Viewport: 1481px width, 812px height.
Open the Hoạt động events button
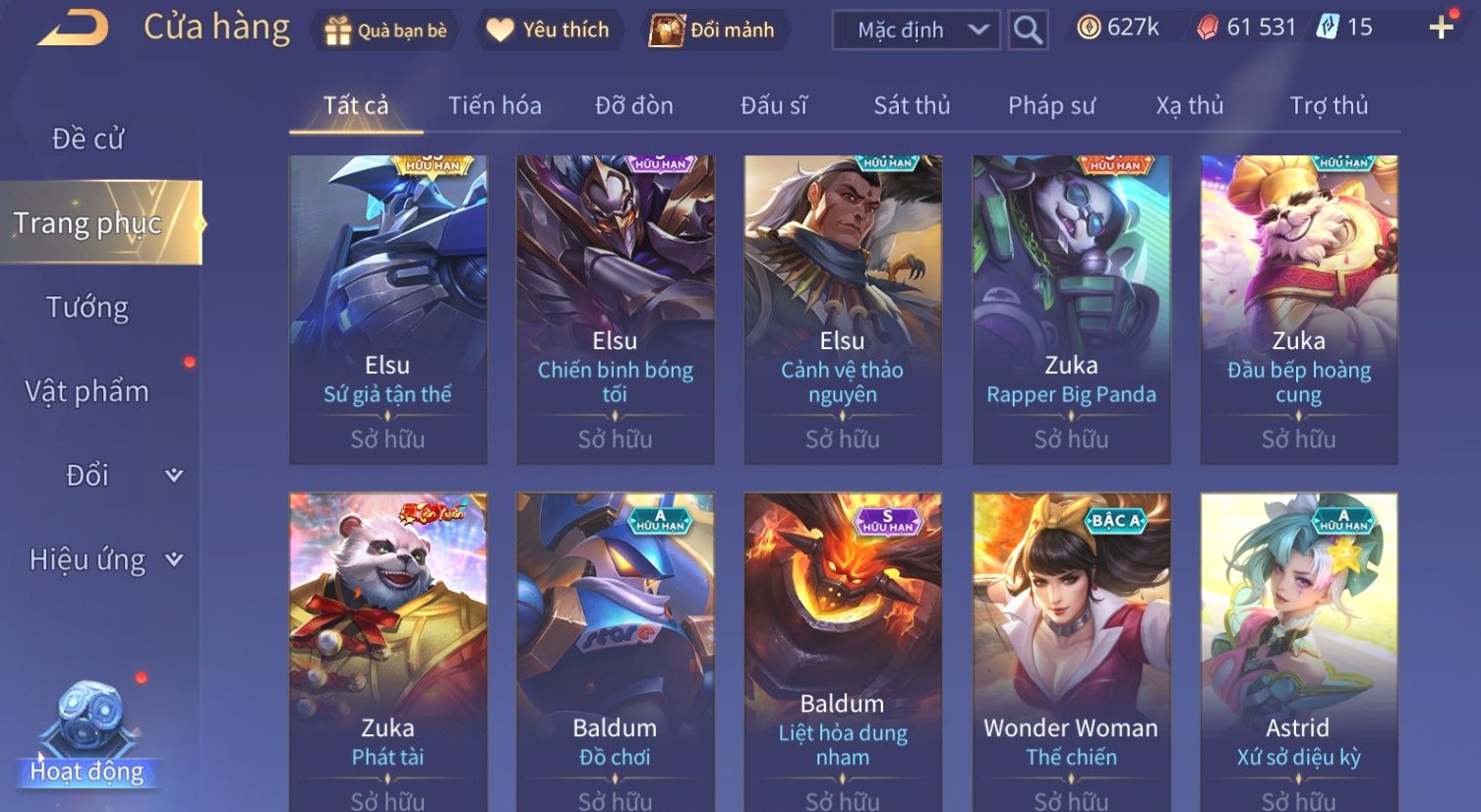click(x=88, y=737)
